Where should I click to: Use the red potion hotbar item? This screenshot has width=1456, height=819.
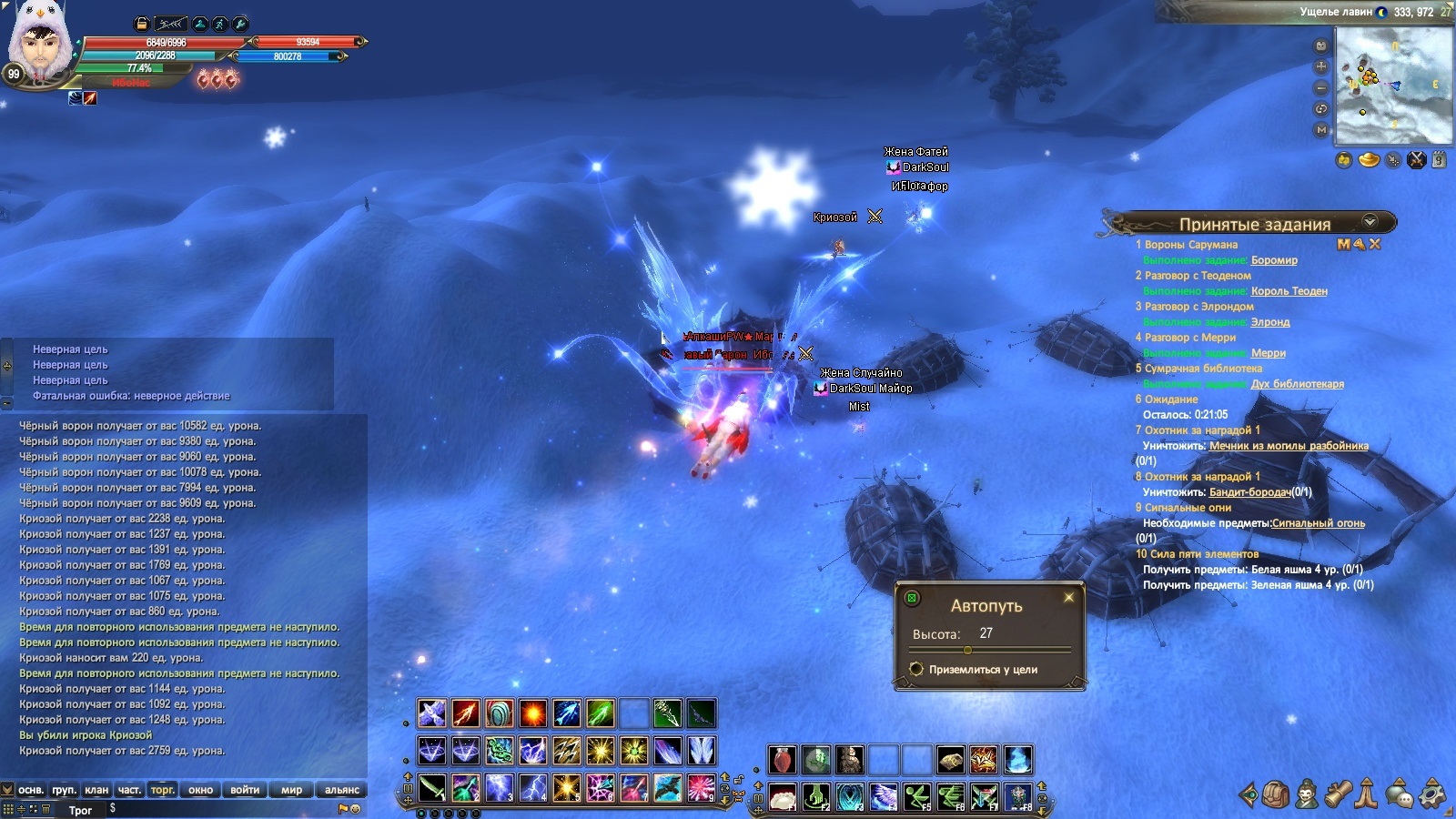[x=782, y=759]
